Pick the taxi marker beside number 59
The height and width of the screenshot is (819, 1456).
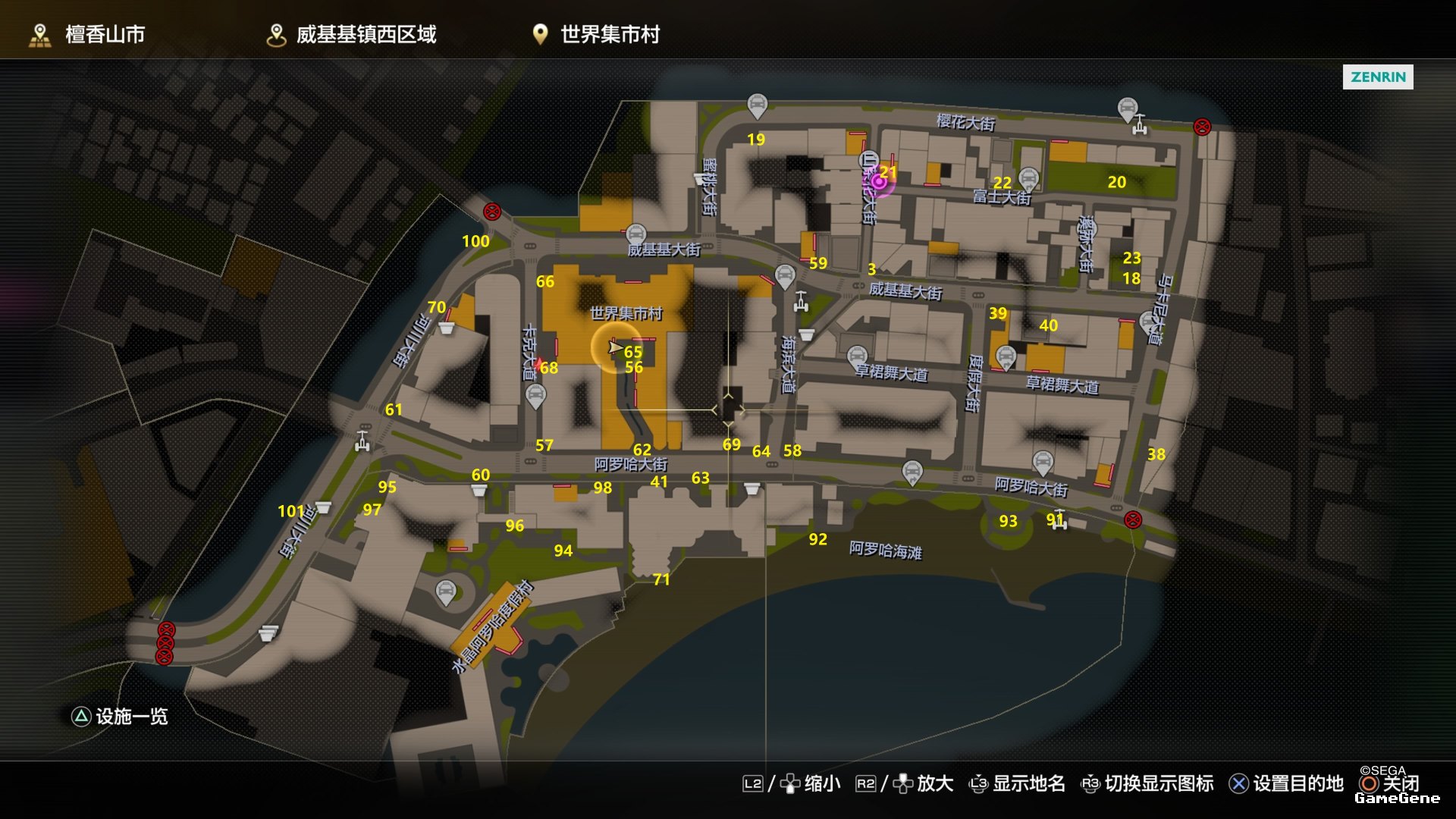click(786, 275)
